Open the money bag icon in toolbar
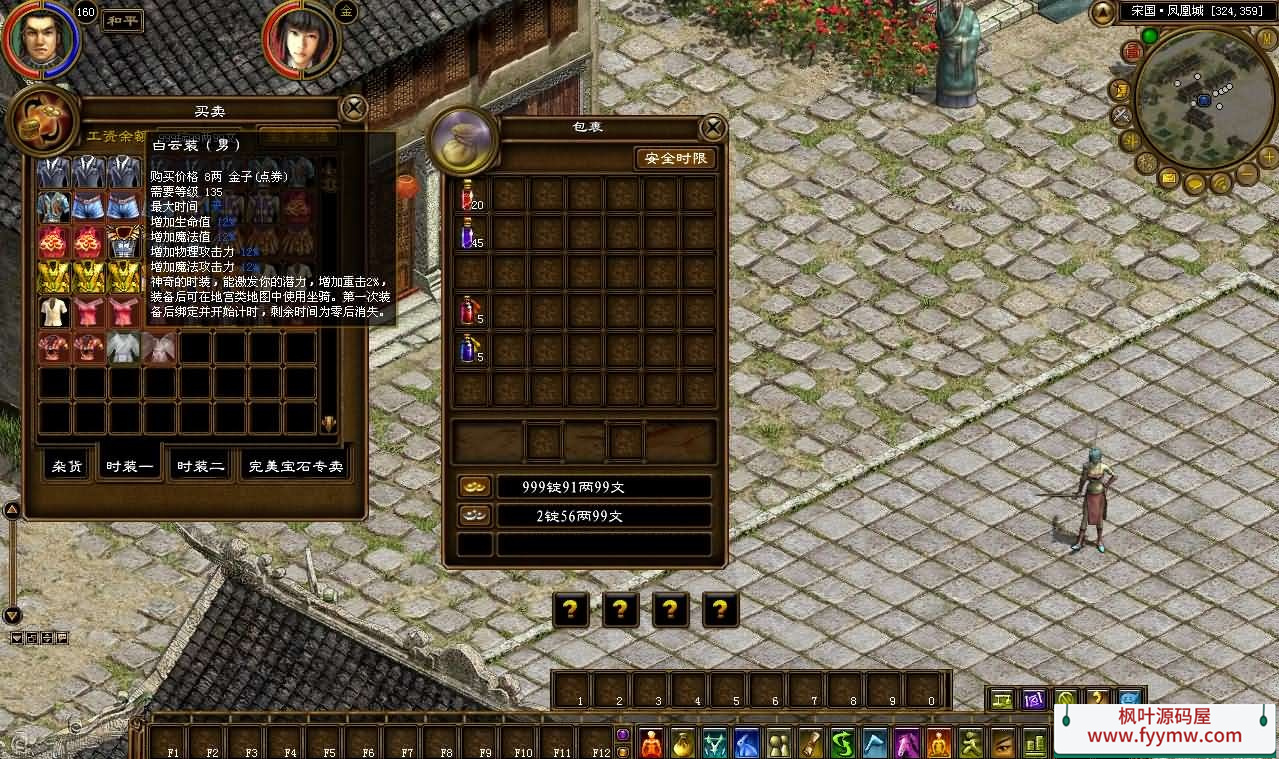The image size is (1279, 759). [x=684, y=744]
